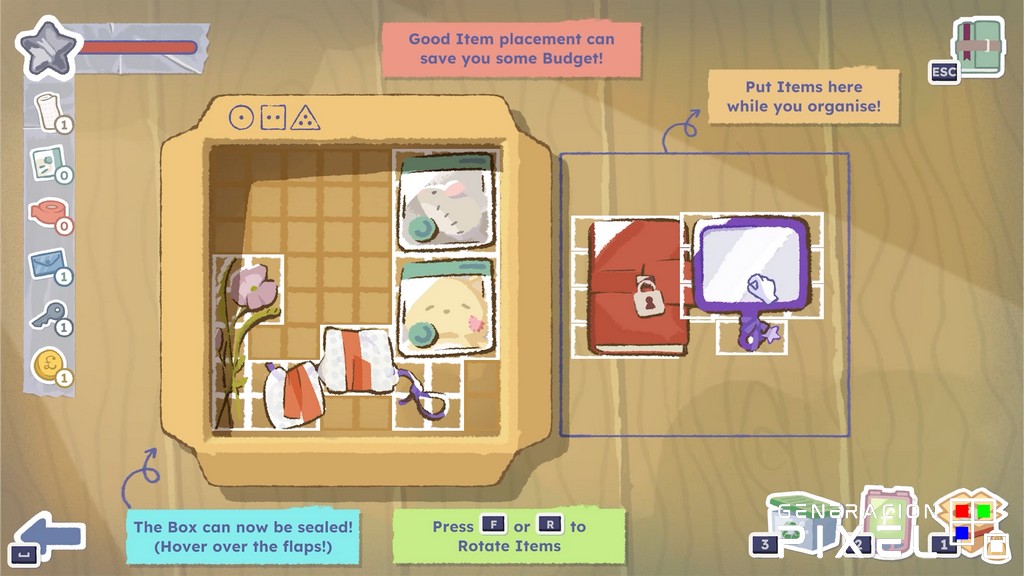Choose the bubble wrap roll supply
This screenshot has height=576, width=1024.
pyautogui.click(x=48, y=111)
